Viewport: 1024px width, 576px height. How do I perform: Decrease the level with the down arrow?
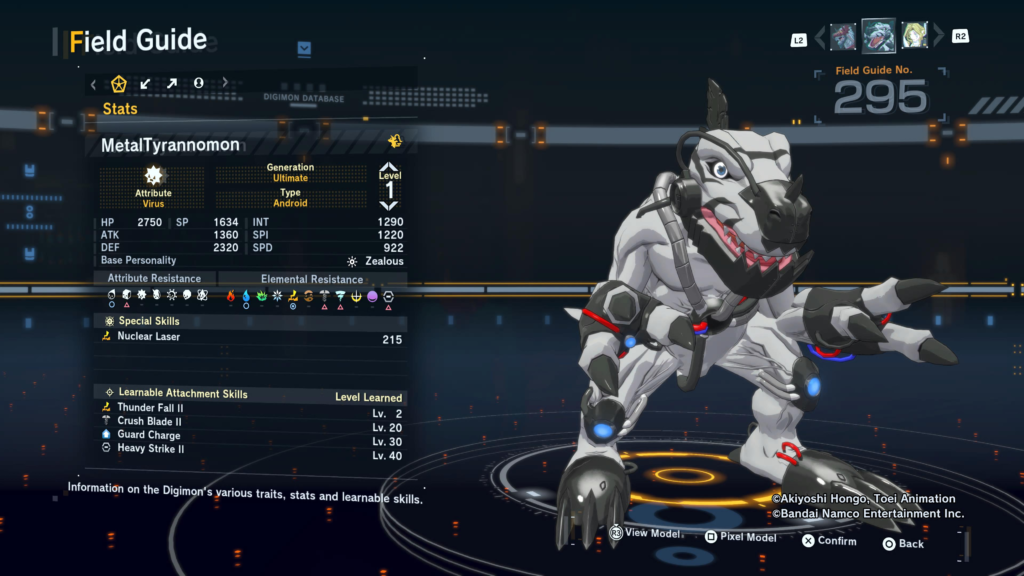(389, 204)
